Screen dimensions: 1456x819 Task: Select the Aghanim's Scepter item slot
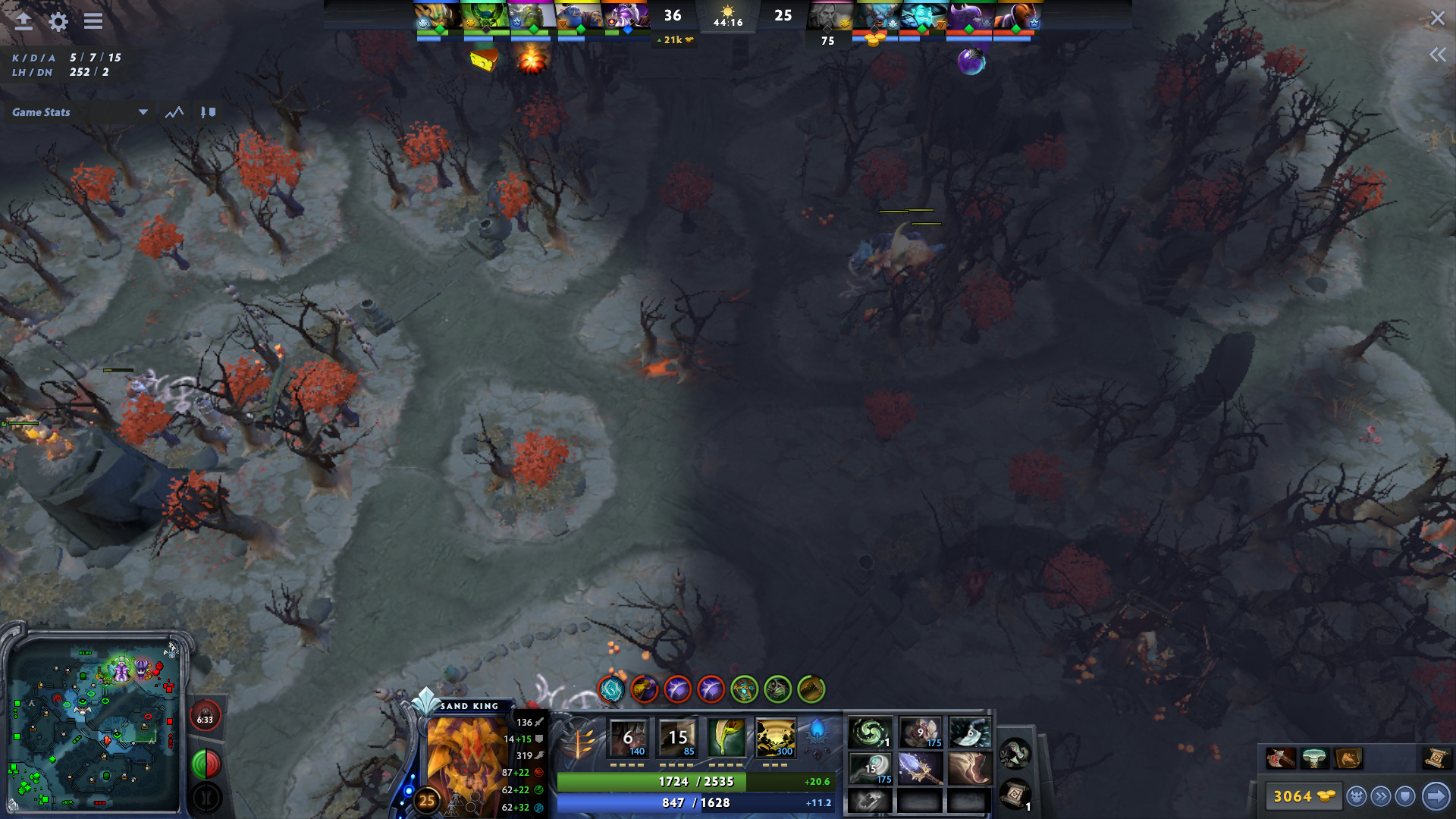click(x=919, y=768)
